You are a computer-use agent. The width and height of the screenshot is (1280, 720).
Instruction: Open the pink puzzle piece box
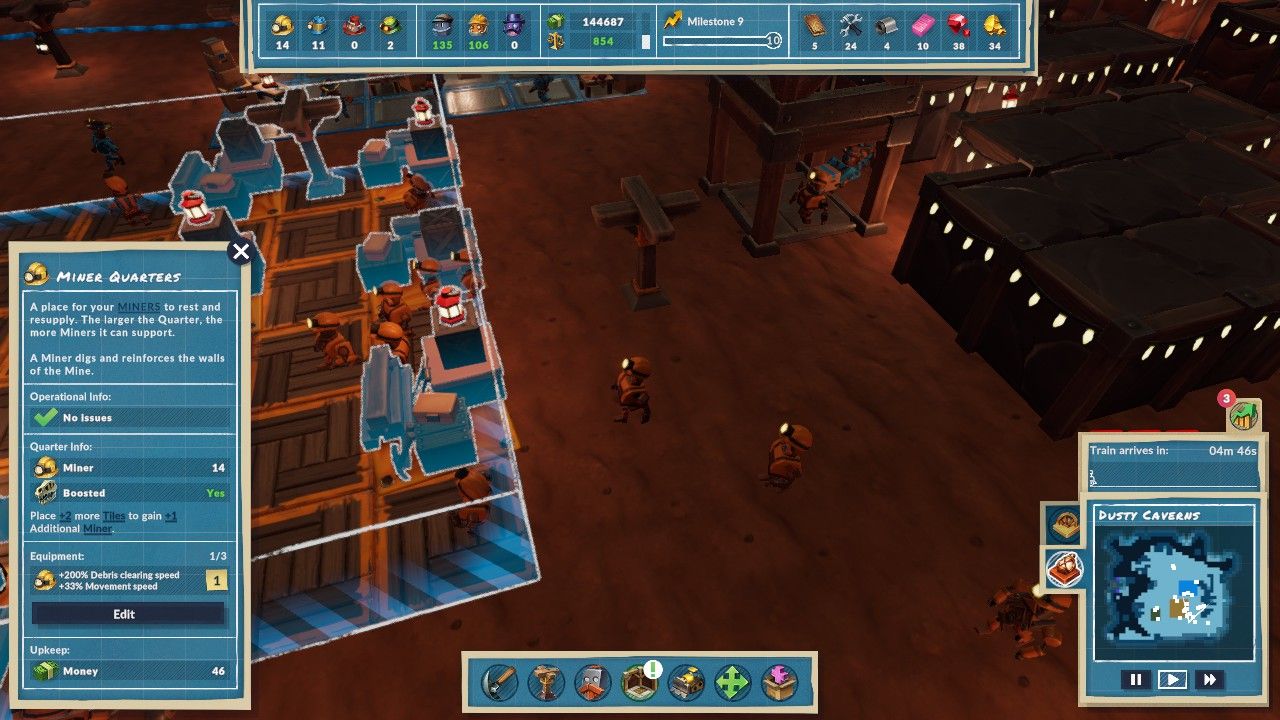point(779,684)
